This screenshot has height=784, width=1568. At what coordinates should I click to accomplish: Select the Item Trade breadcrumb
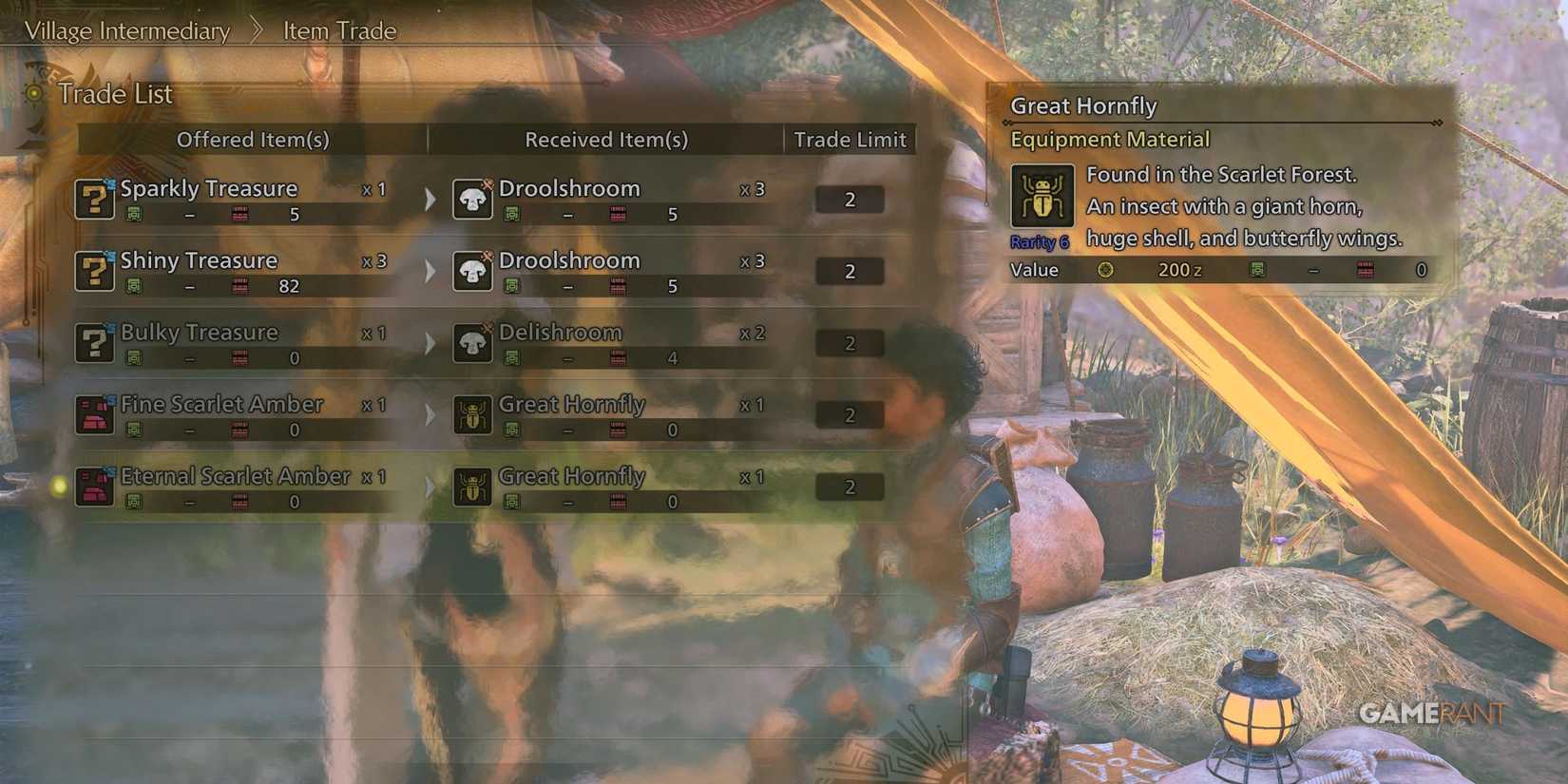coord(337,30)
